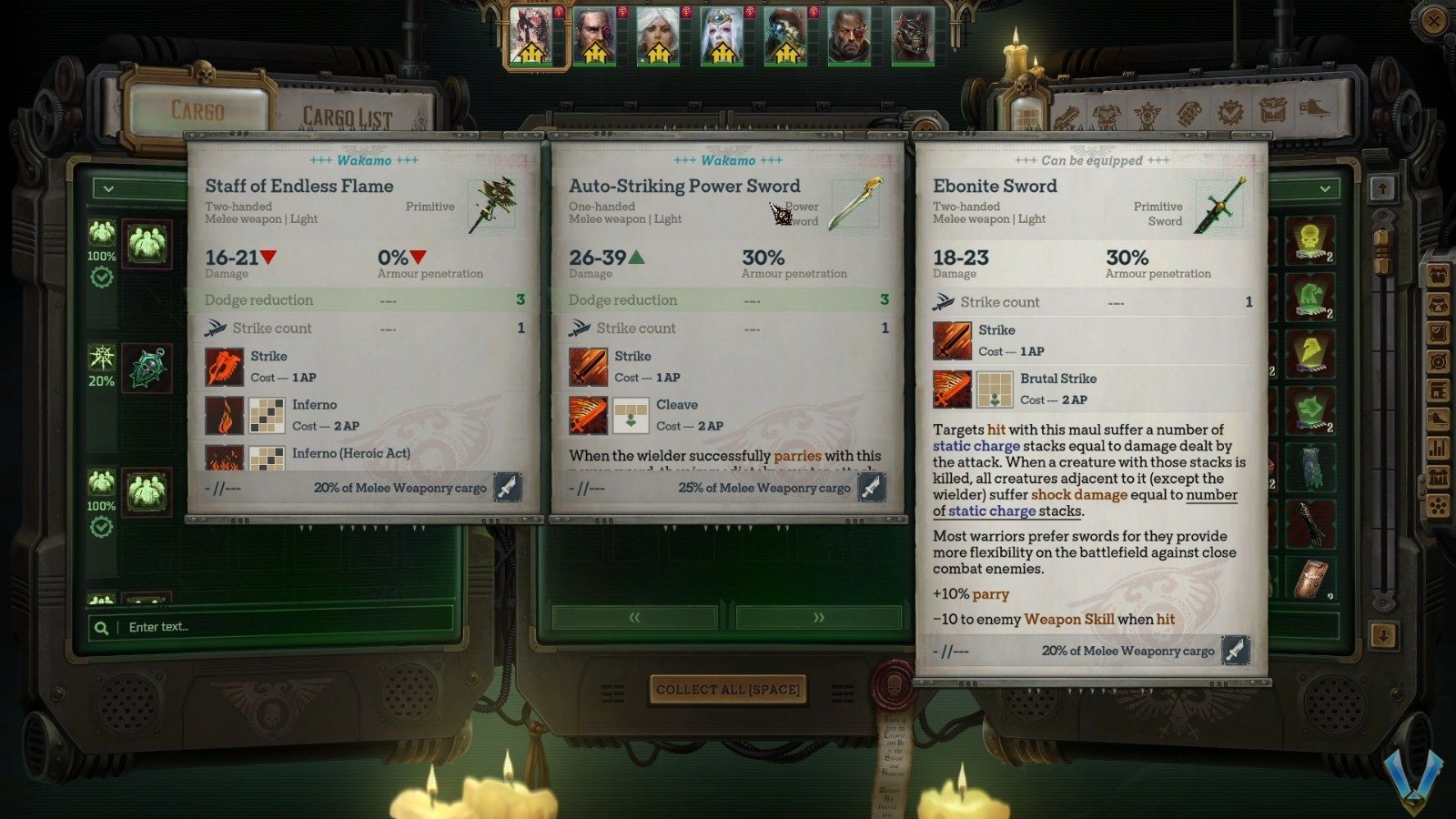Select the armour category filter icon
The image size is (1456, 819).
[x=1106, y=113]
